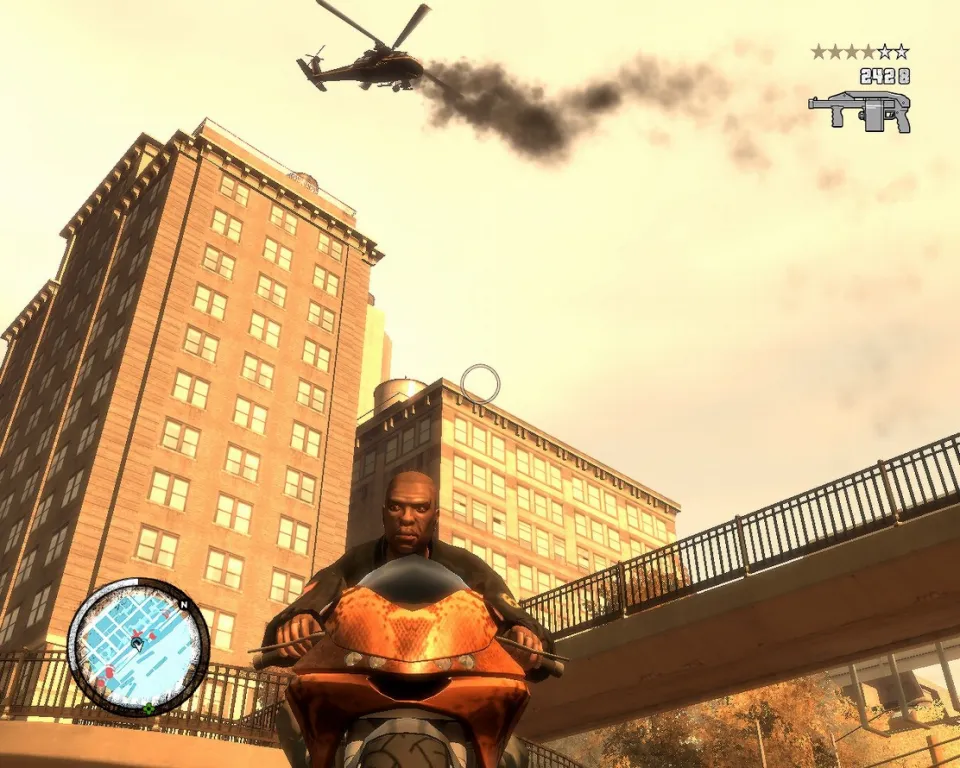The width and height of the screenshot is (960, 768).
Task: Select the equipped shotgun weapon icon
Action: (x=860, y=110)
